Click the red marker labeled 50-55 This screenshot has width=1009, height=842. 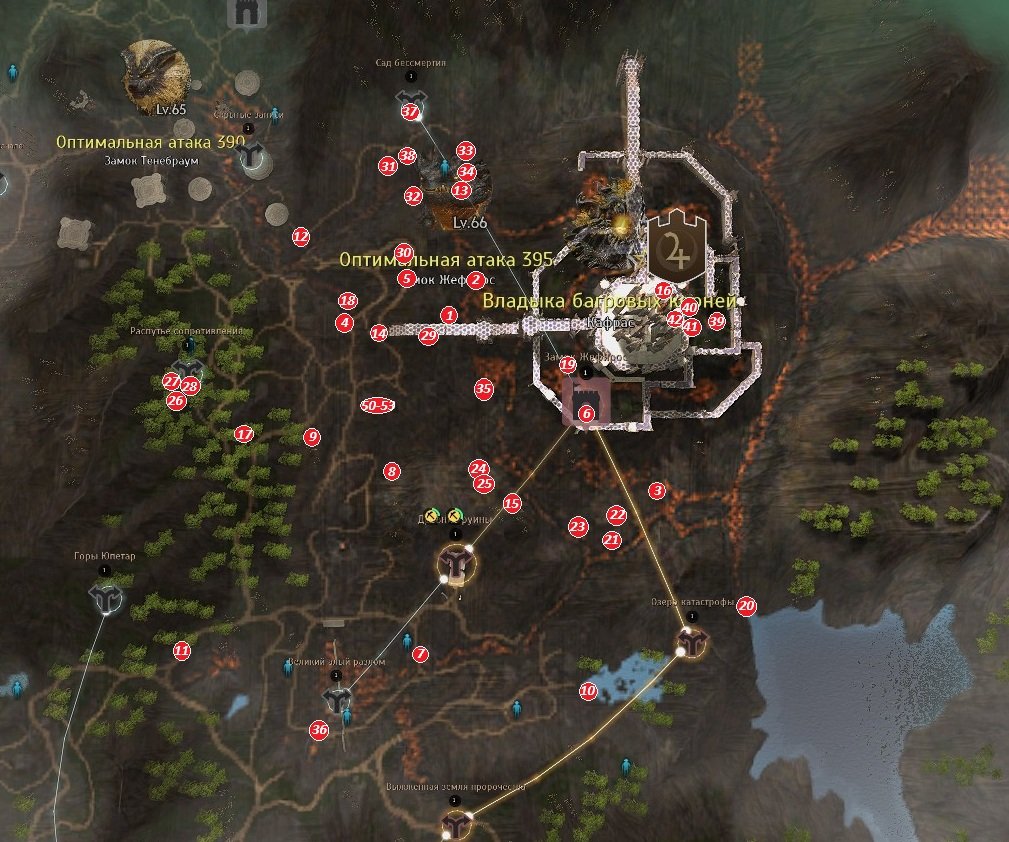[x=377, y=405]
